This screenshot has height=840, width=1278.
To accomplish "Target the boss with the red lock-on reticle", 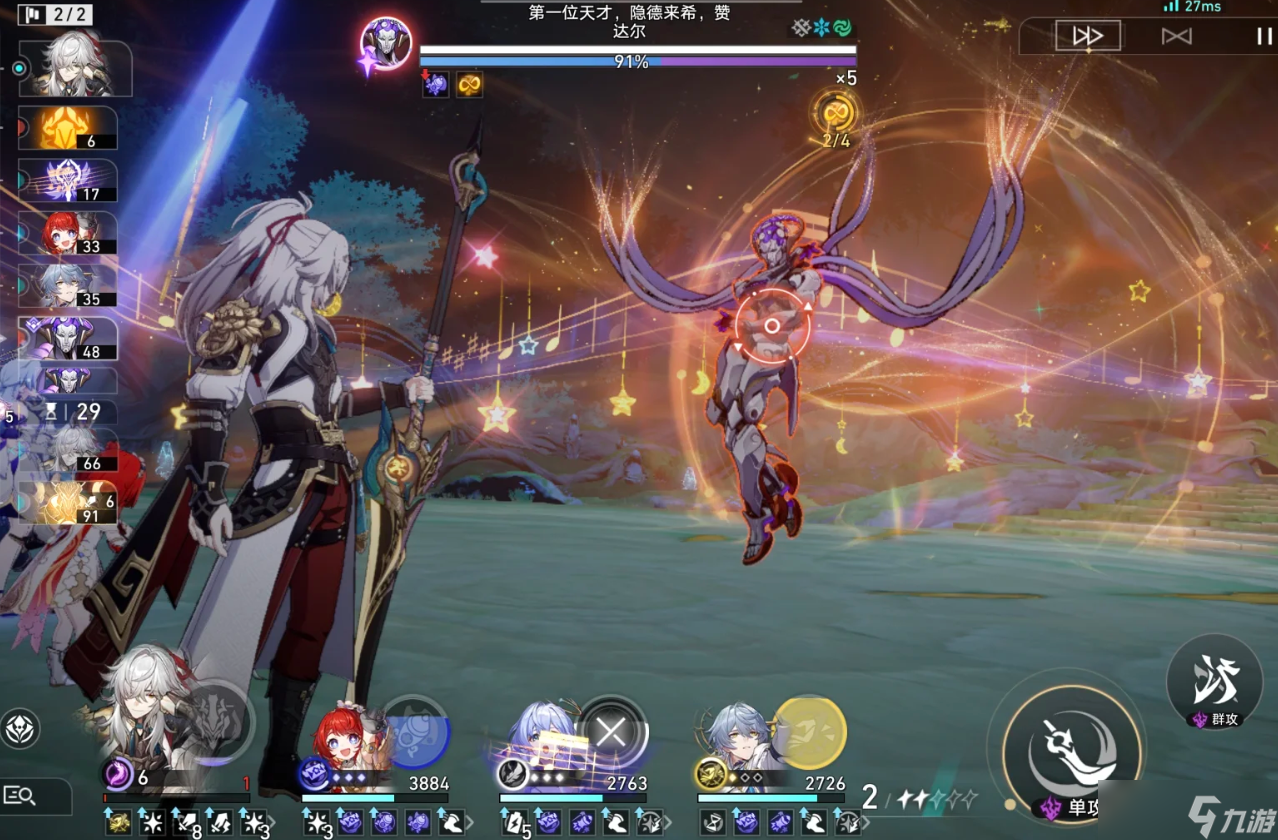I will click(772, 326).
